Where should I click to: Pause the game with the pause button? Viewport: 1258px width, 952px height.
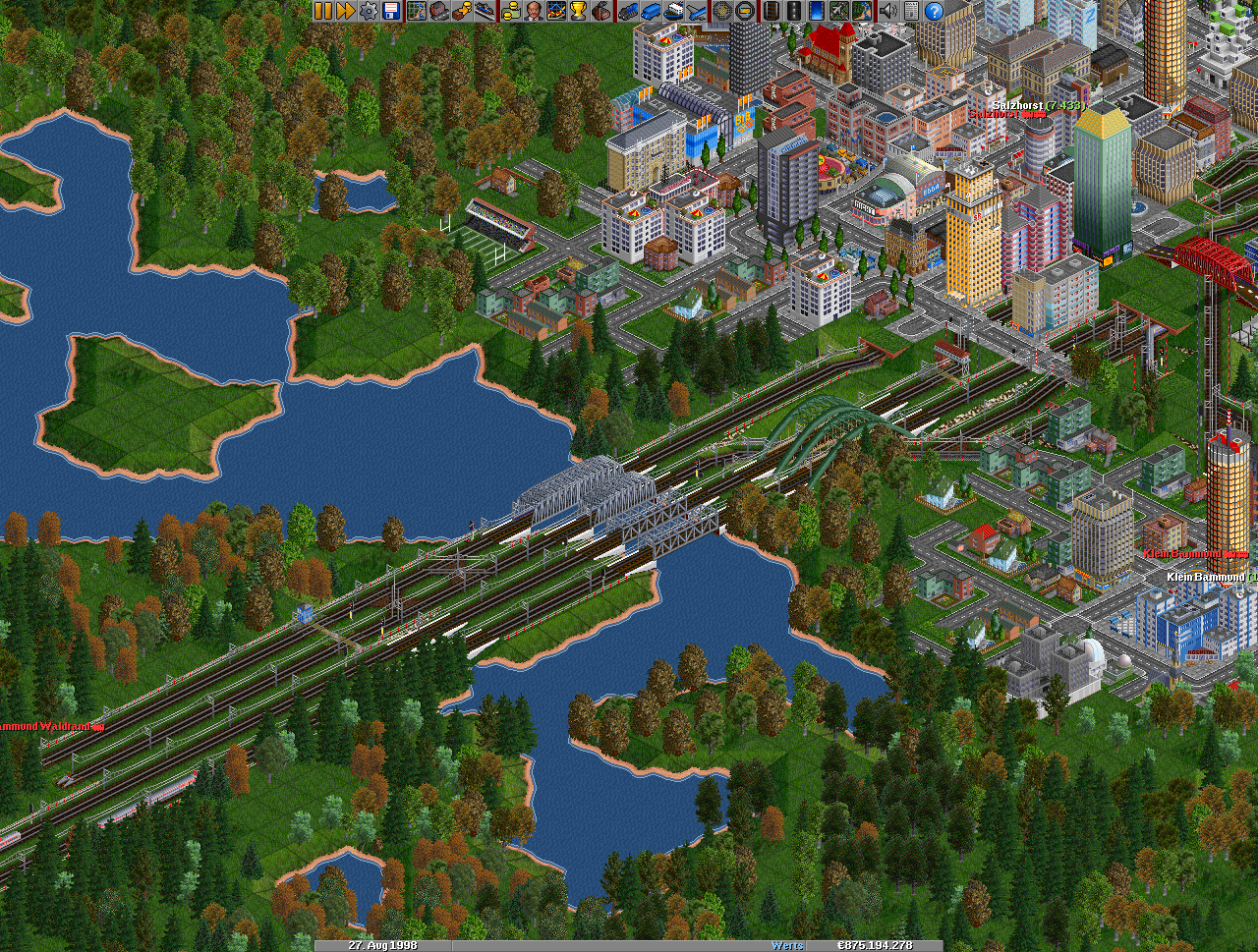pos(323,11)
